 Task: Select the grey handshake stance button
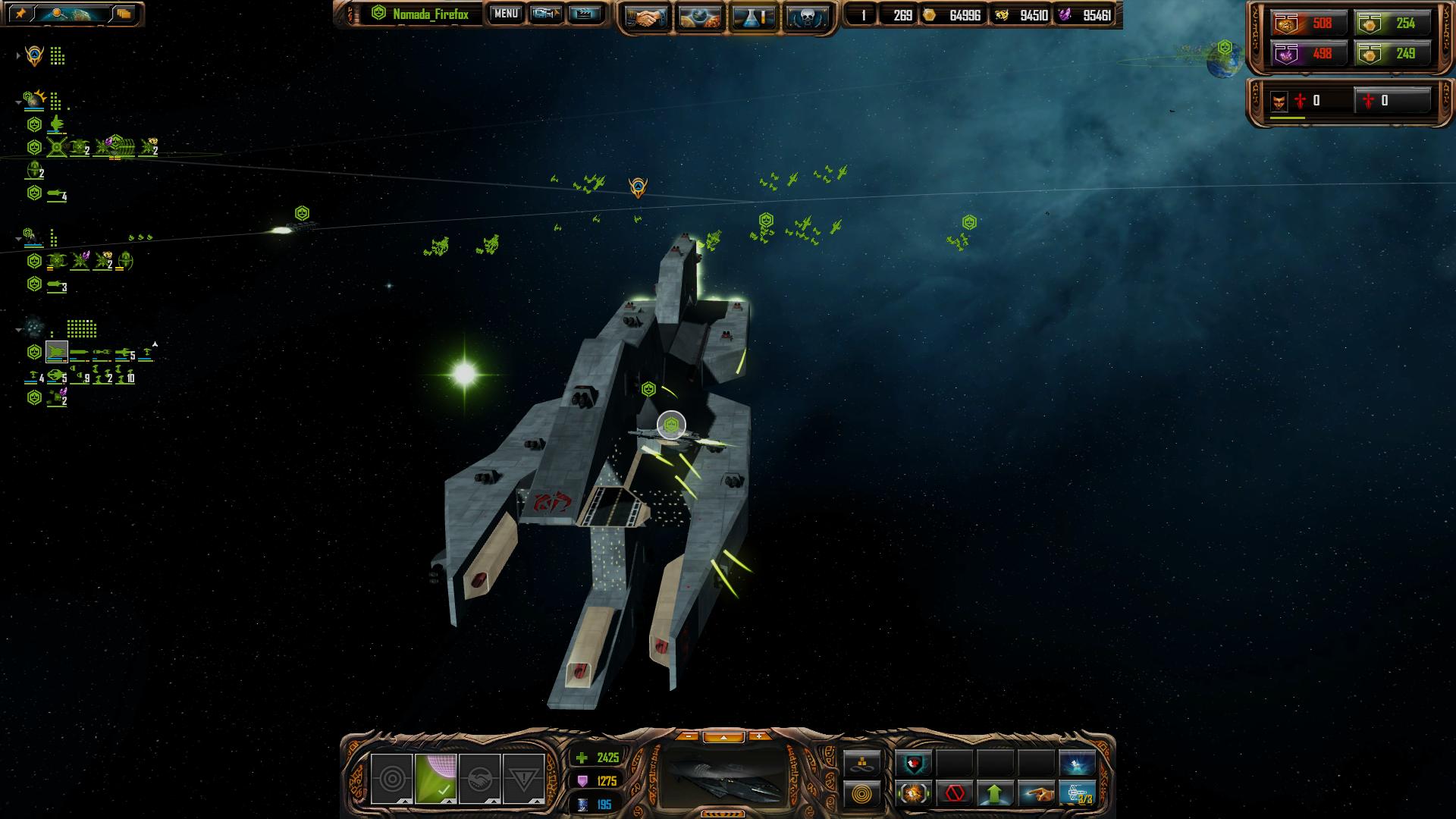479,779
